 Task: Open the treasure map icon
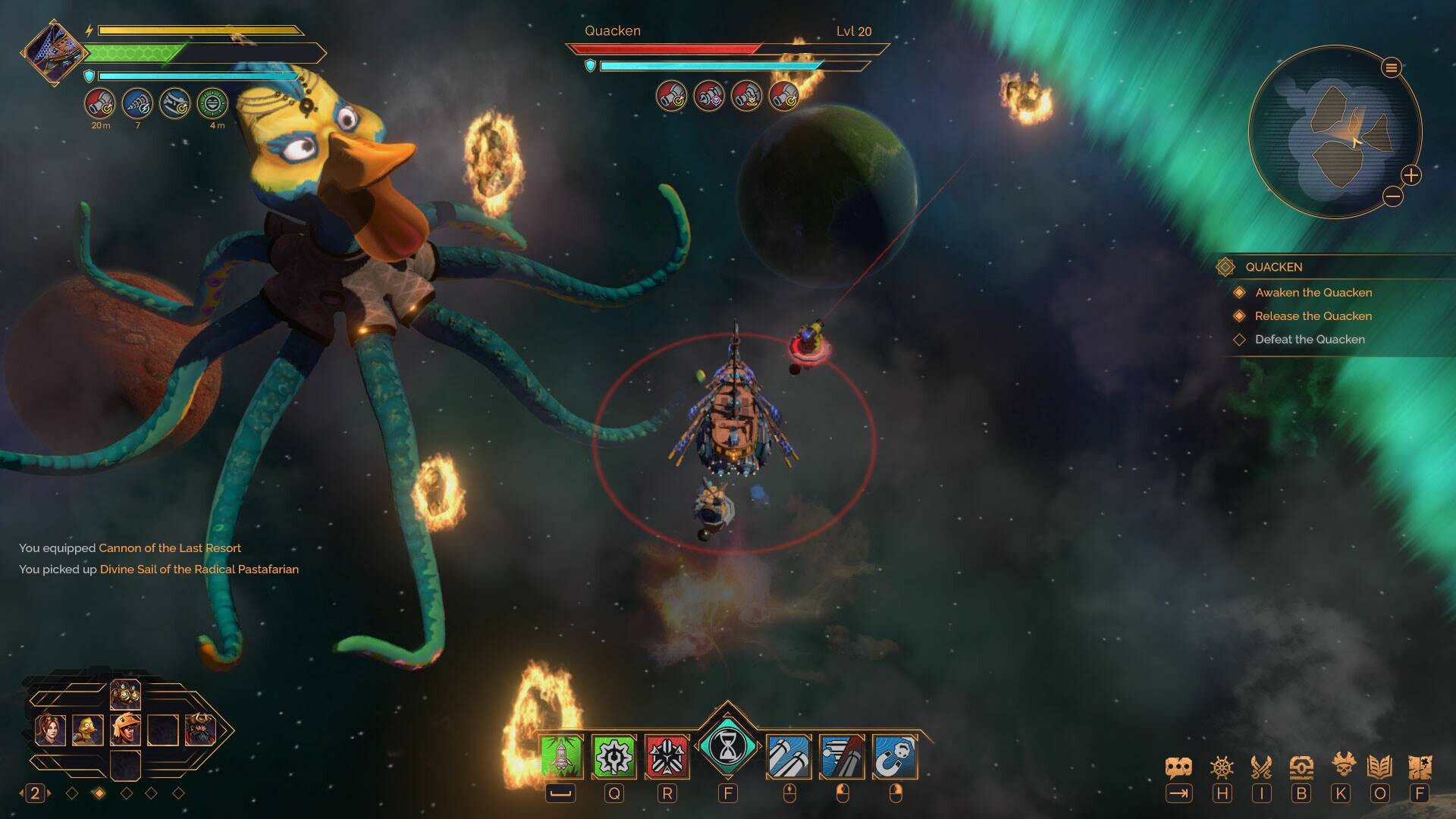[1419, 767]
